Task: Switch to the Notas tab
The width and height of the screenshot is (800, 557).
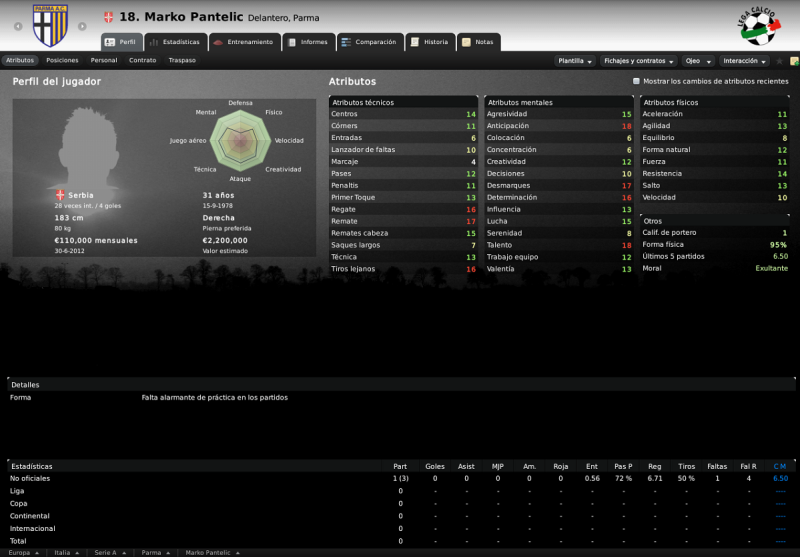Action: (x=478, y=42)
